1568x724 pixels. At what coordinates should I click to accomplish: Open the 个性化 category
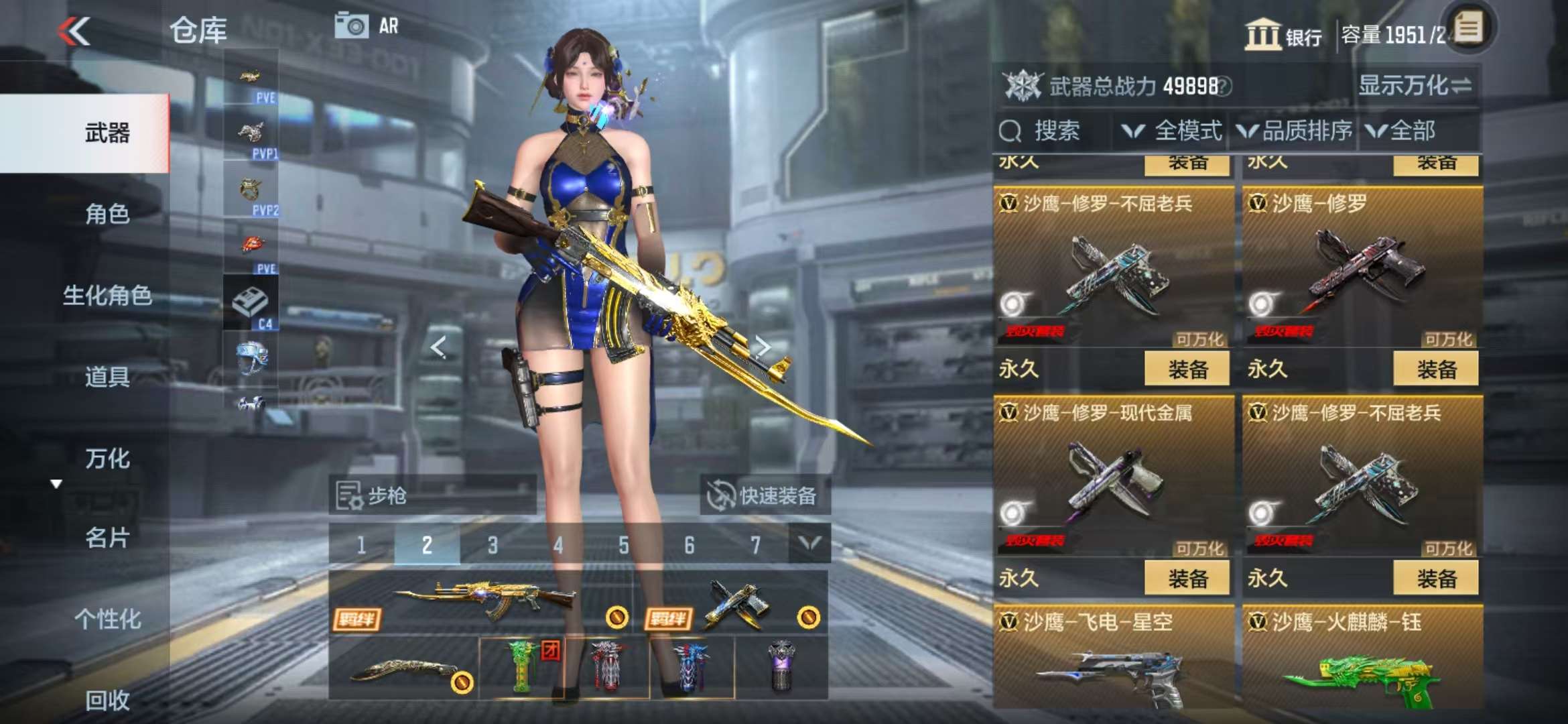tap(107, 619)
